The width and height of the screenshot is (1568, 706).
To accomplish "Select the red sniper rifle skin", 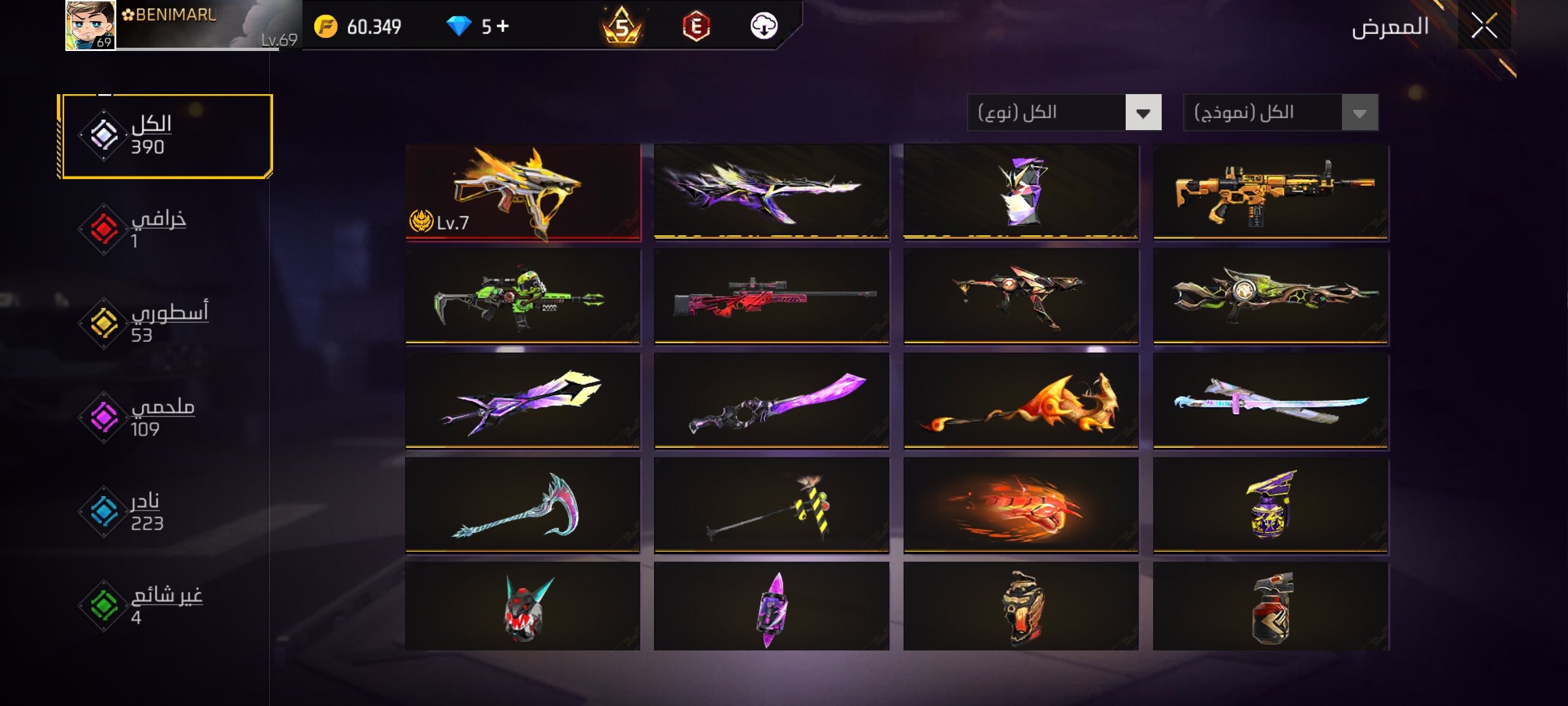I will (772, 297).
